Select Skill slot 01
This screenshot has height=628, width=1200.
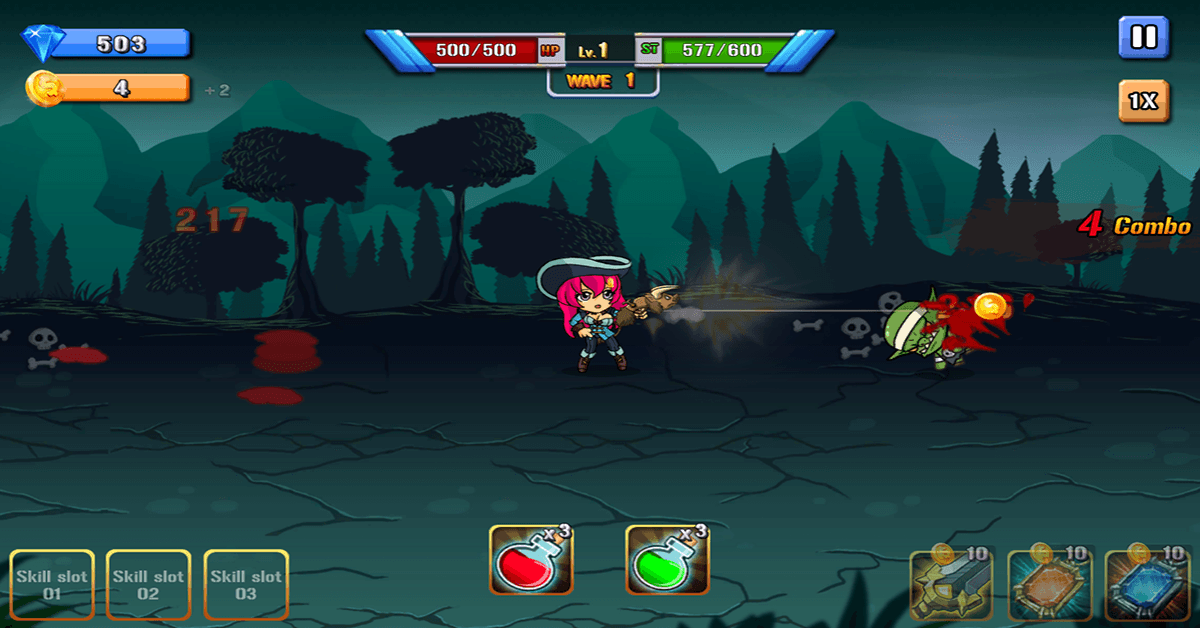click(52, 585)
